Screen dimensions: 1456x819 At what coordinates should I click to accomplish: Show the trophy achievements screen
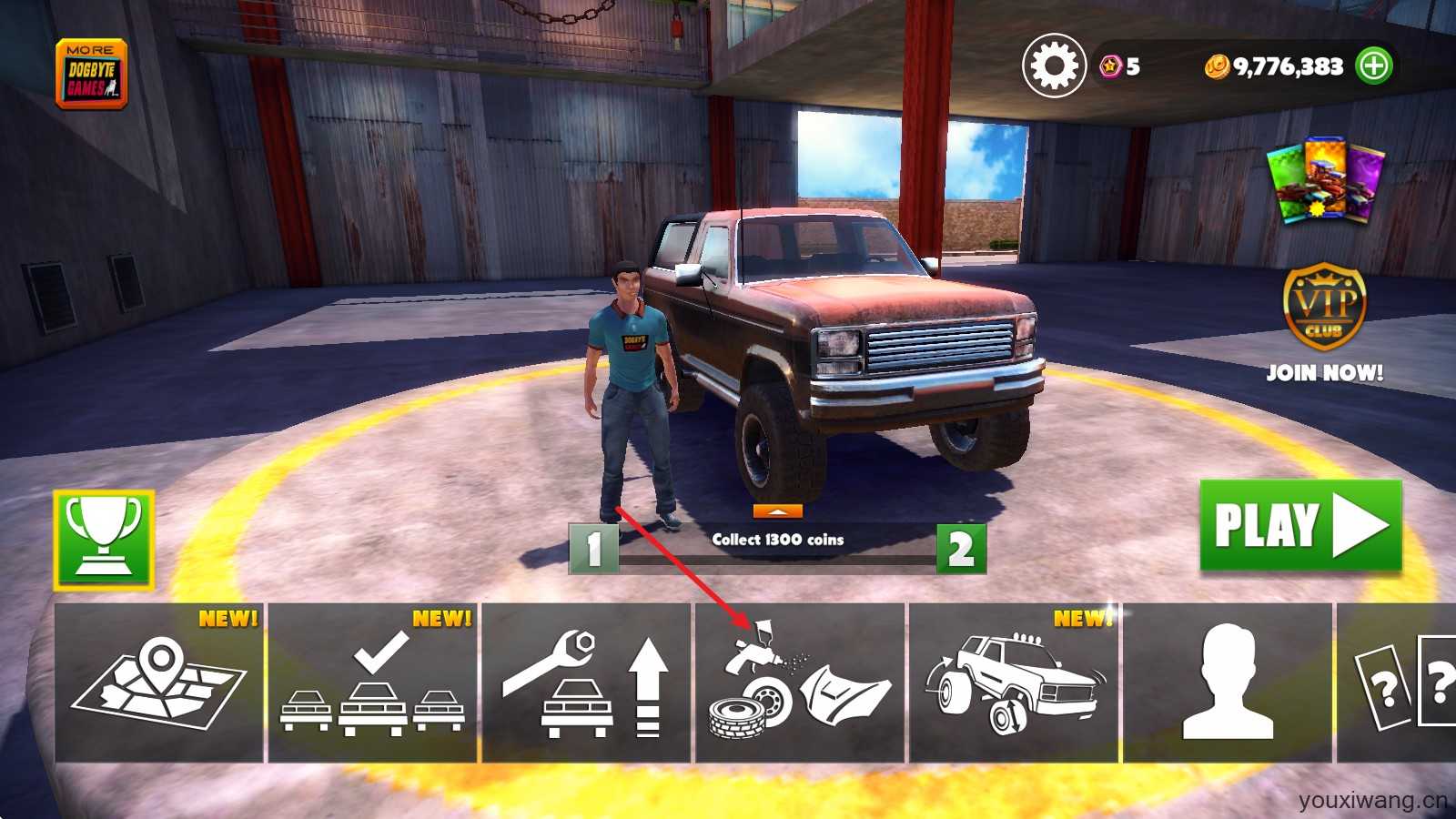tap(104, 540)
